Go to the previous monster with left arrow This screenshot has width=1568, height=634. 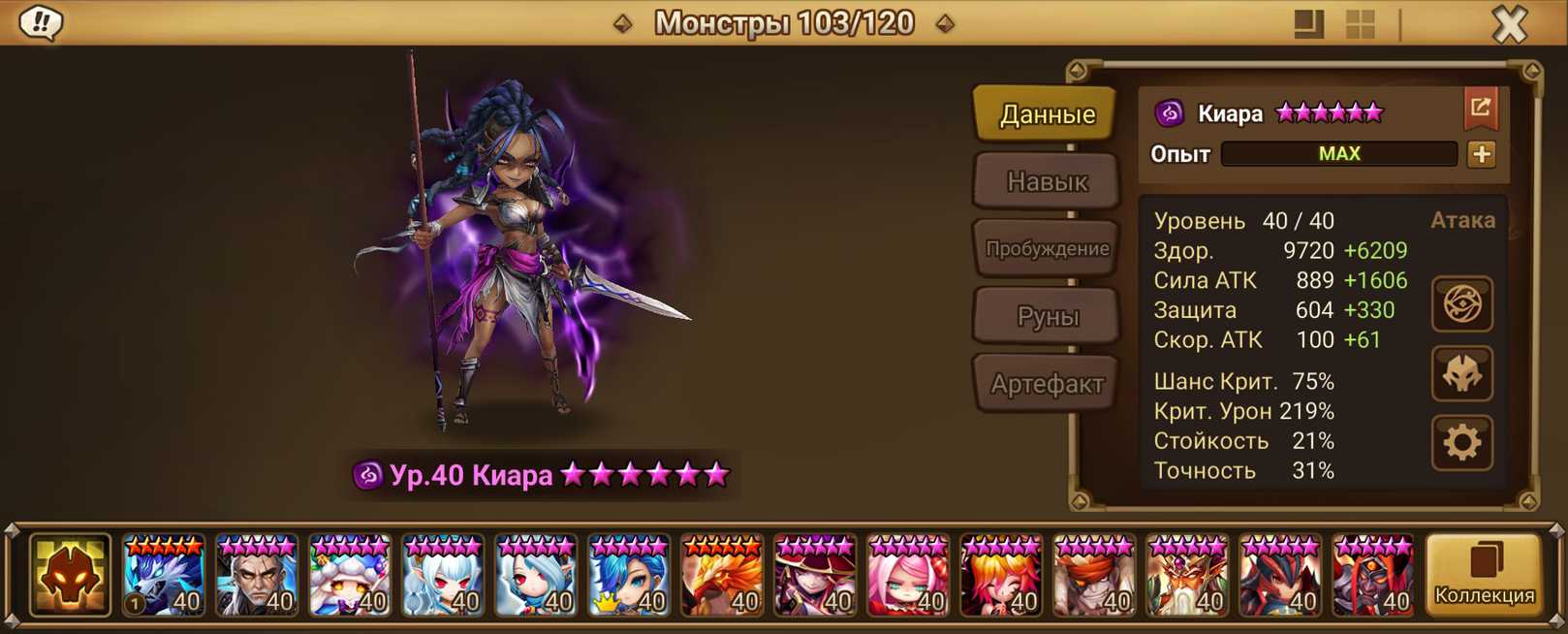click(623, 23)
